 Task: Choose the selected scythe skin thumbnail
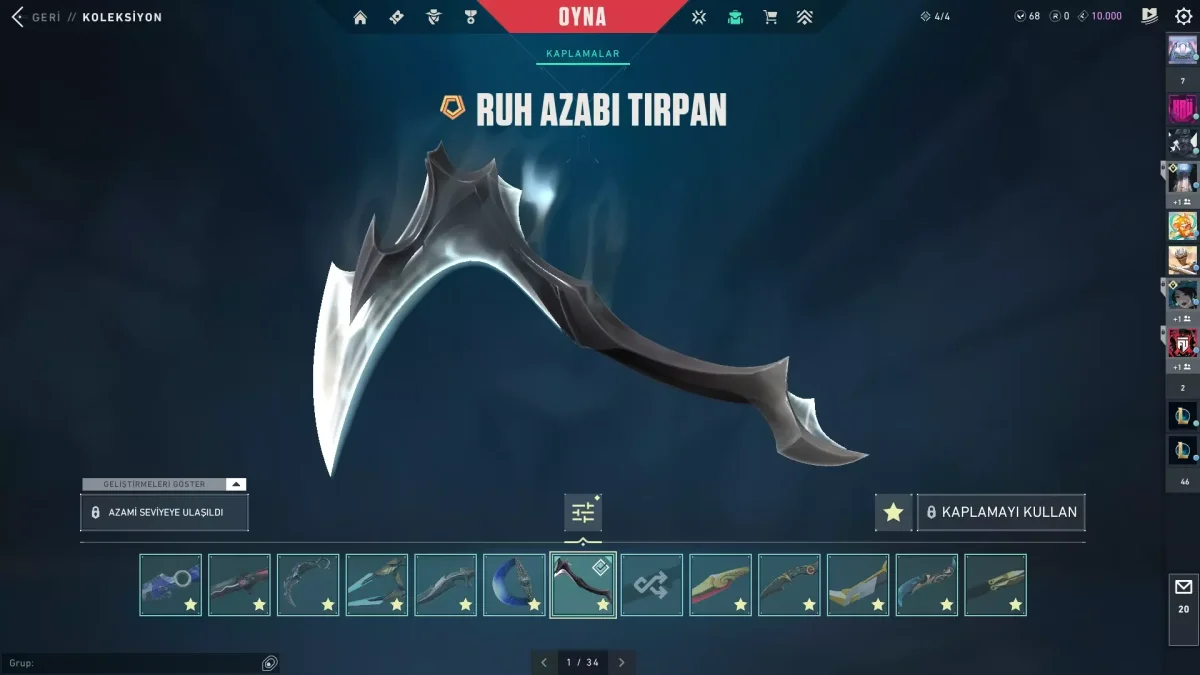(x=583, y=585)
